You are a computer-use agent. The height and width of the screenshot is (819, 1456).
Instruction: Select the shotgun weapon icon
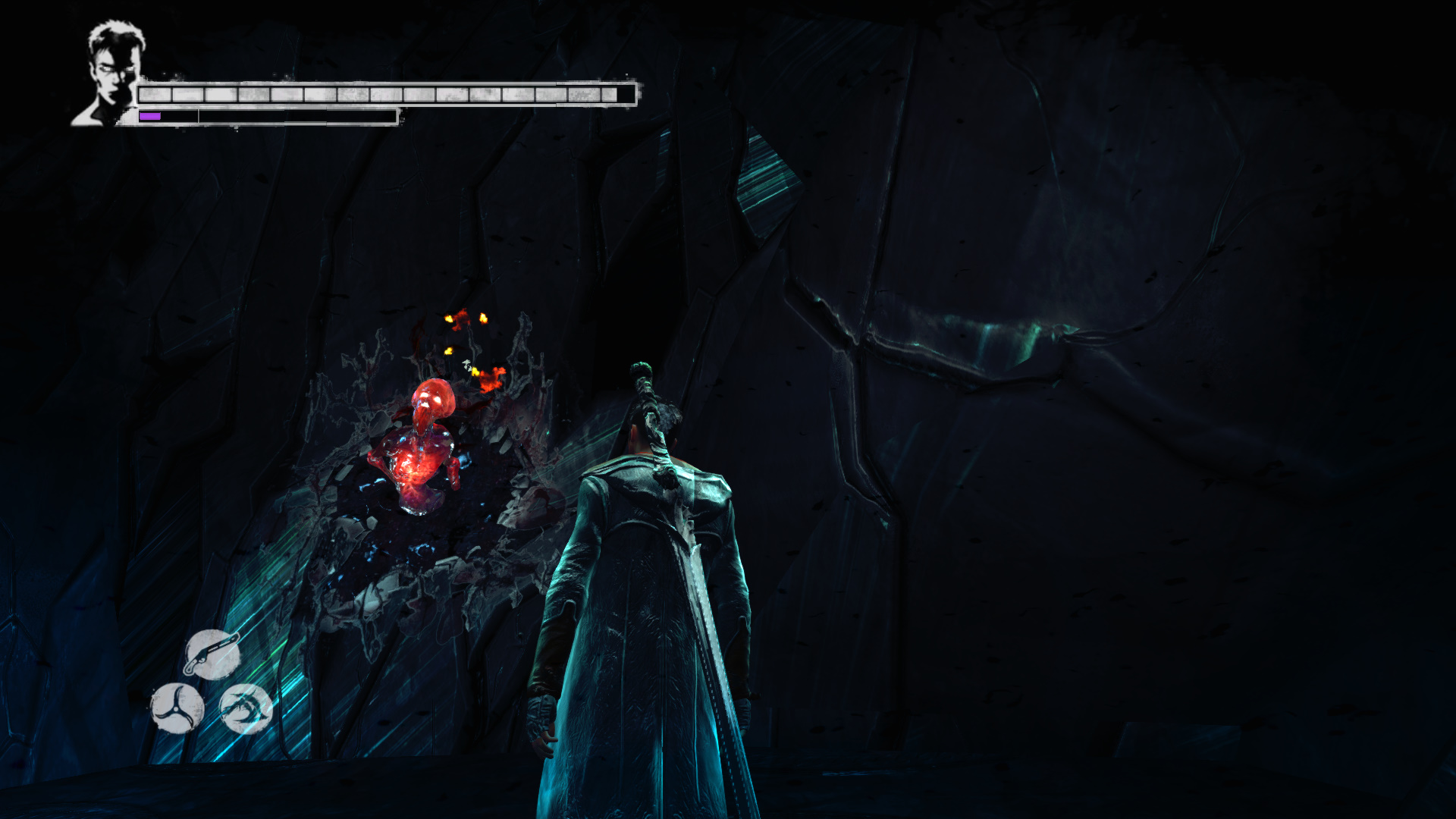click(x=212, y=654)
